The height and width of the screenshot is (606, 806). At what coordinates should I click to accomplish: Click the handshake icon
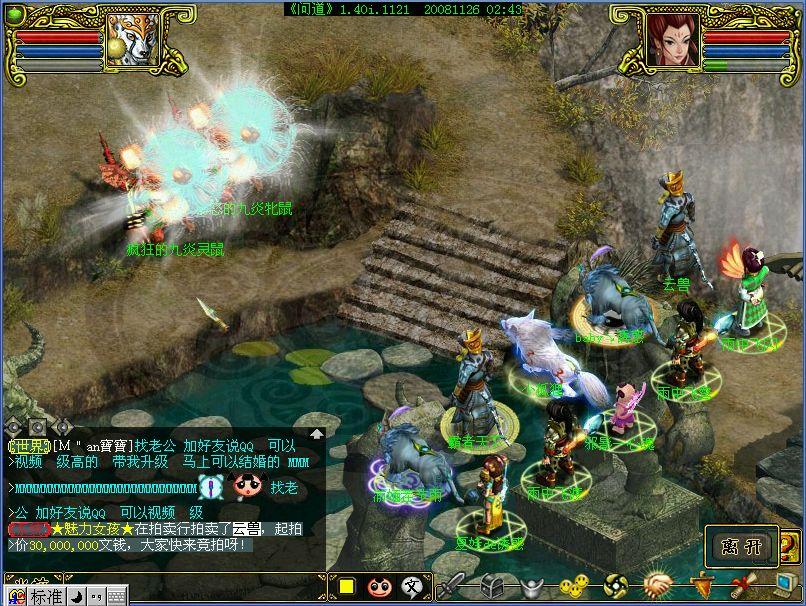click(657, 587)
